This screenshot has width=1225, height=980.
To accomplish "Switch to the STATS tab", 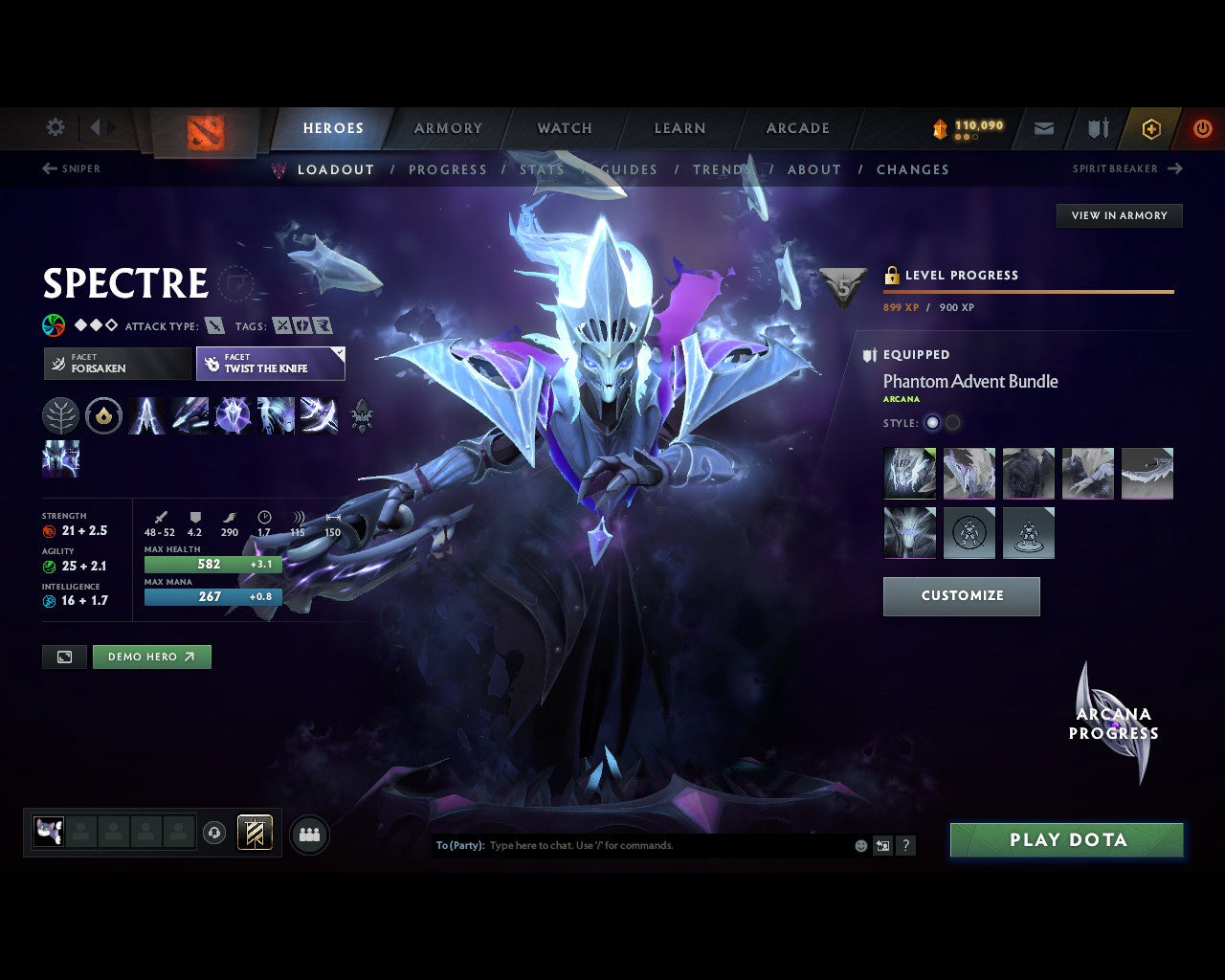I will [543, 169].
